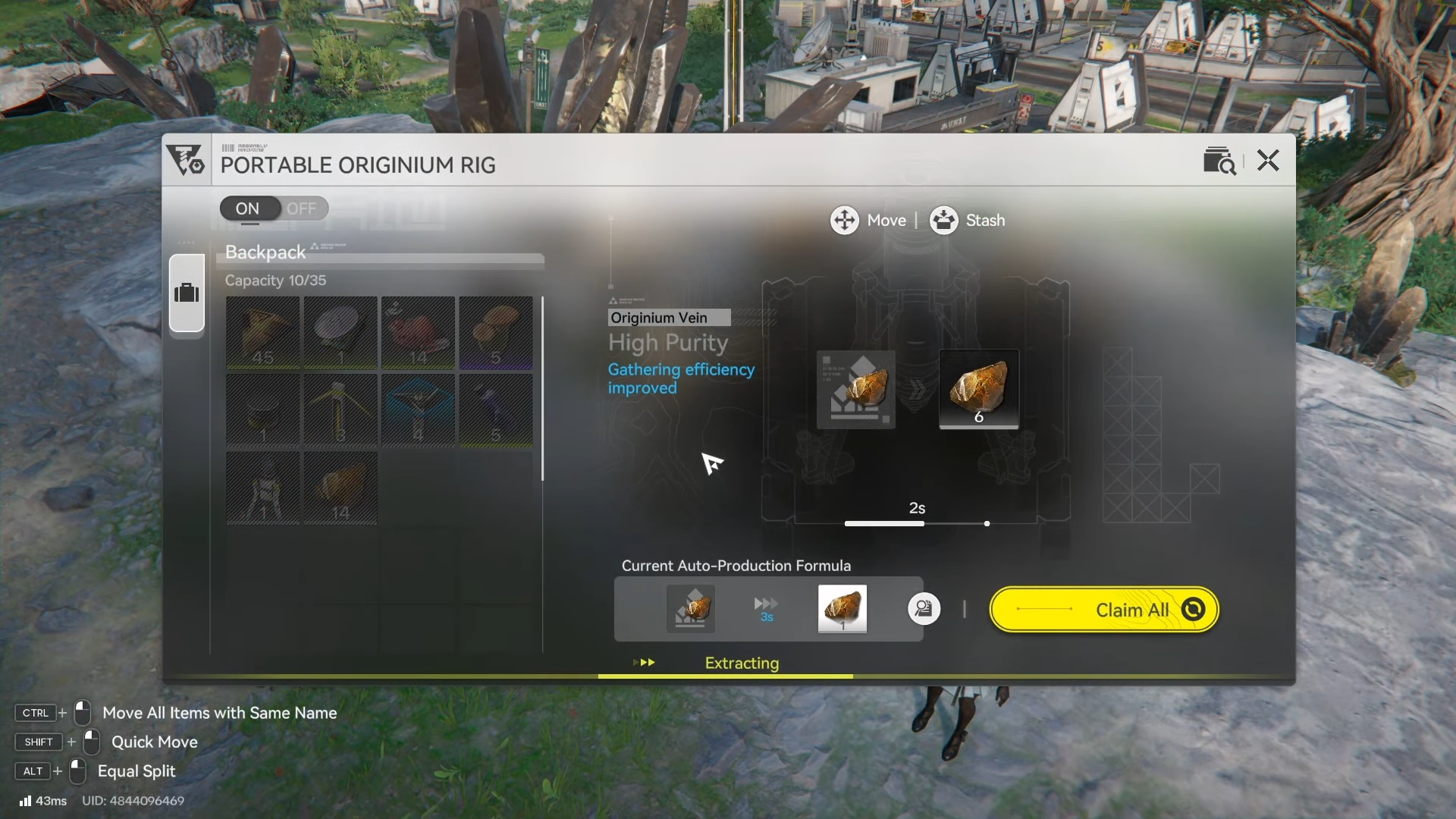This screenshot has height=819, width=1456.
Task: Close the Portable Originium Rig window
Action: click(1268, 161)
